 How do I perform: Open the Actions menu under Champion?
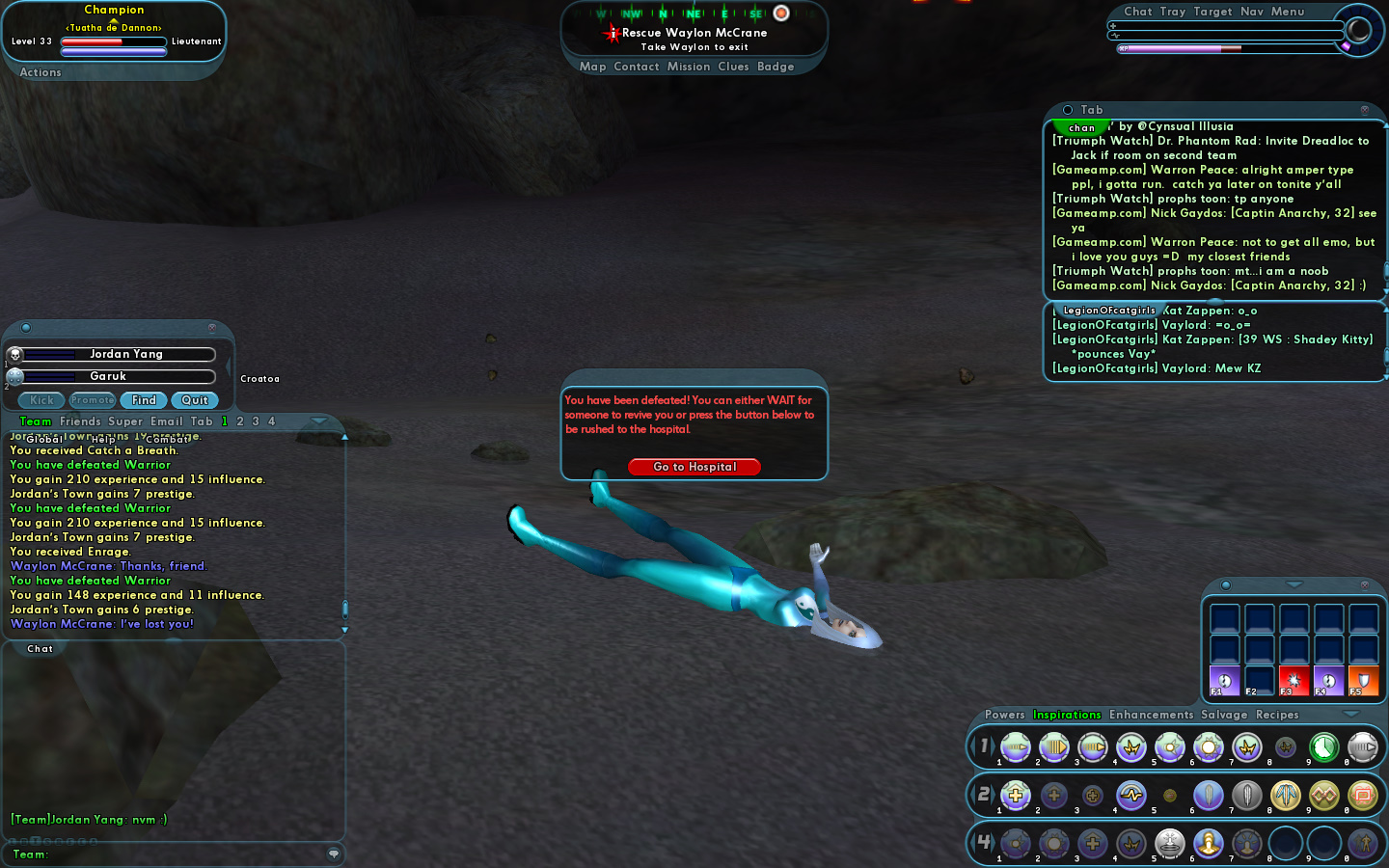pos(41,72)
